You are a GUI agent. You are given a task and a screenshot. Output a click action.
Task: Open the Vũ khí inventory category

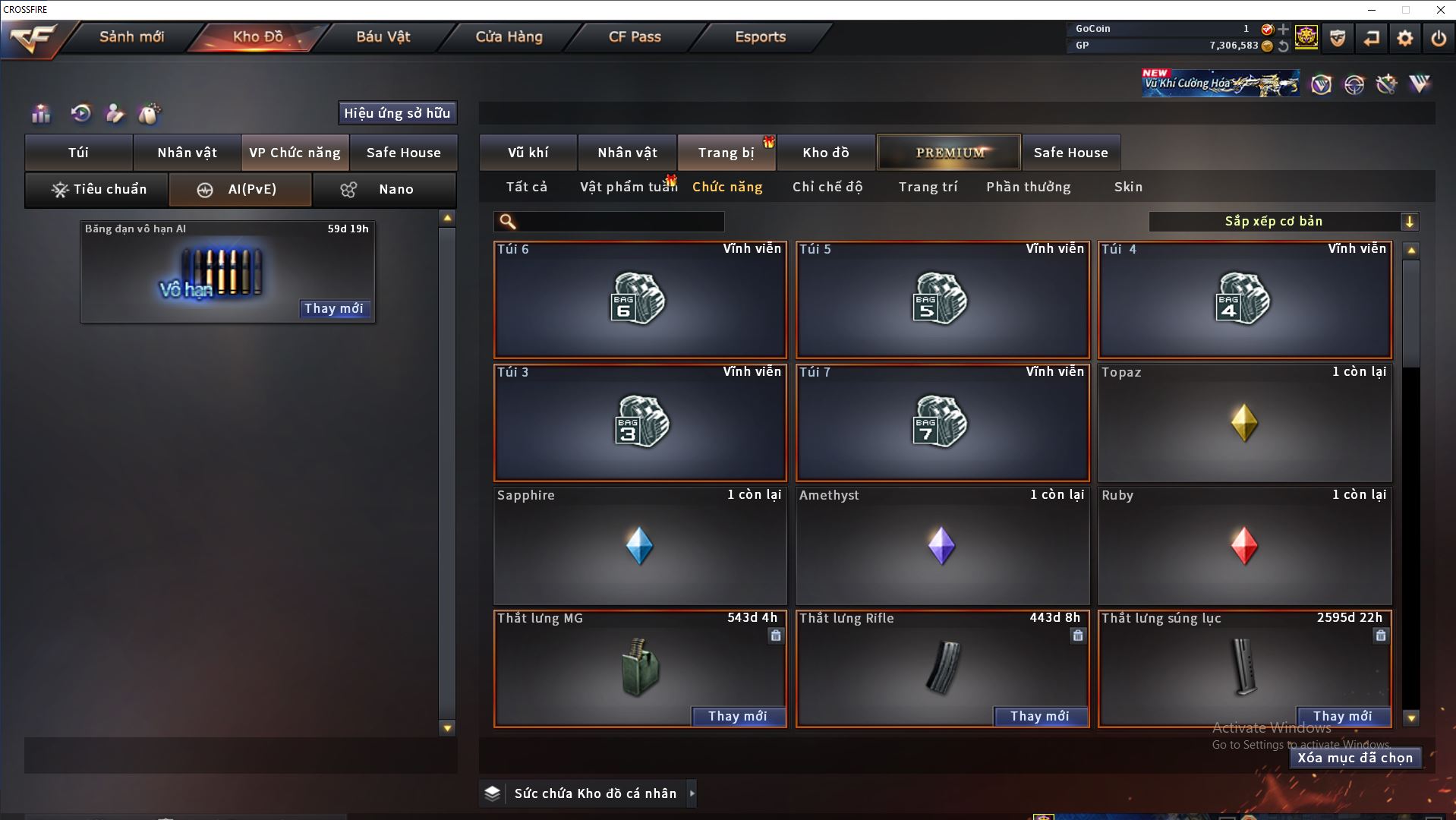pyautogui.click(x=528, y=153)
